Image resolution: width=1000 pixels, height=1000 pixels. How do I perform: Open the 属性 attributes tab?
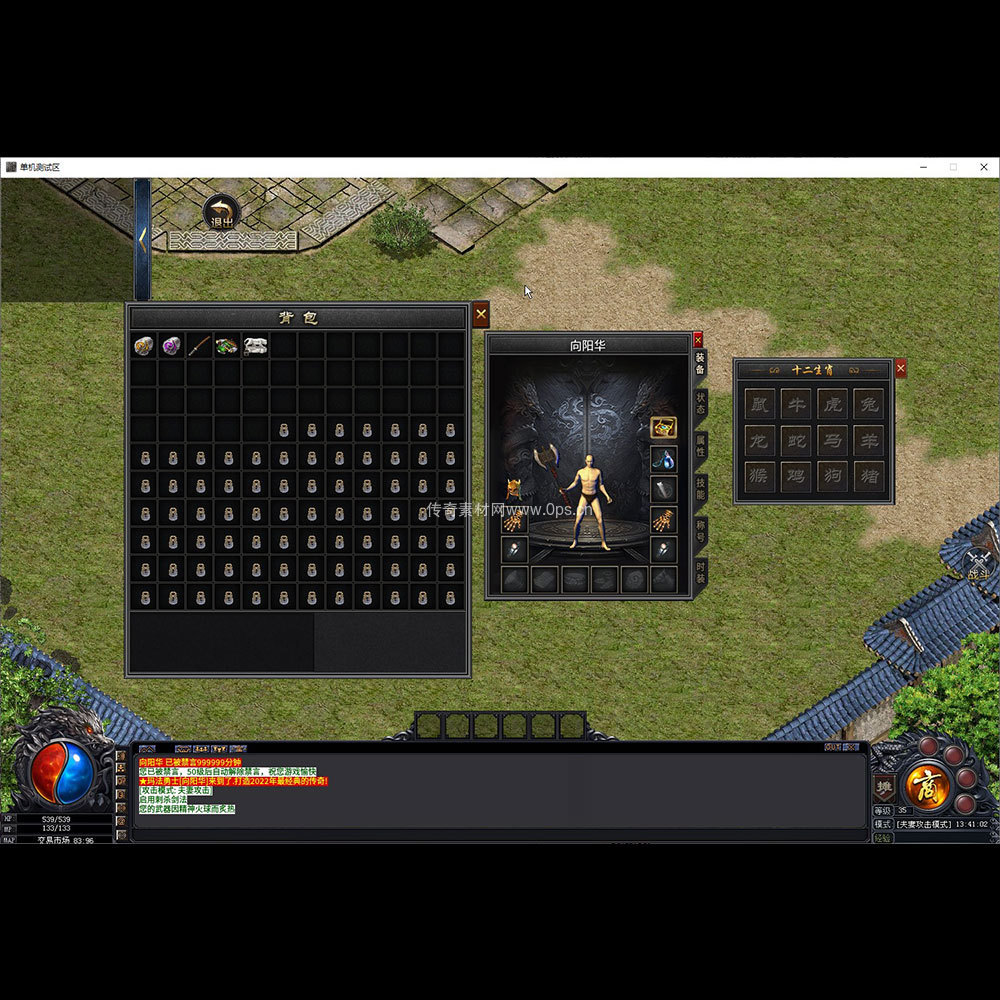[x=700, y=446]
